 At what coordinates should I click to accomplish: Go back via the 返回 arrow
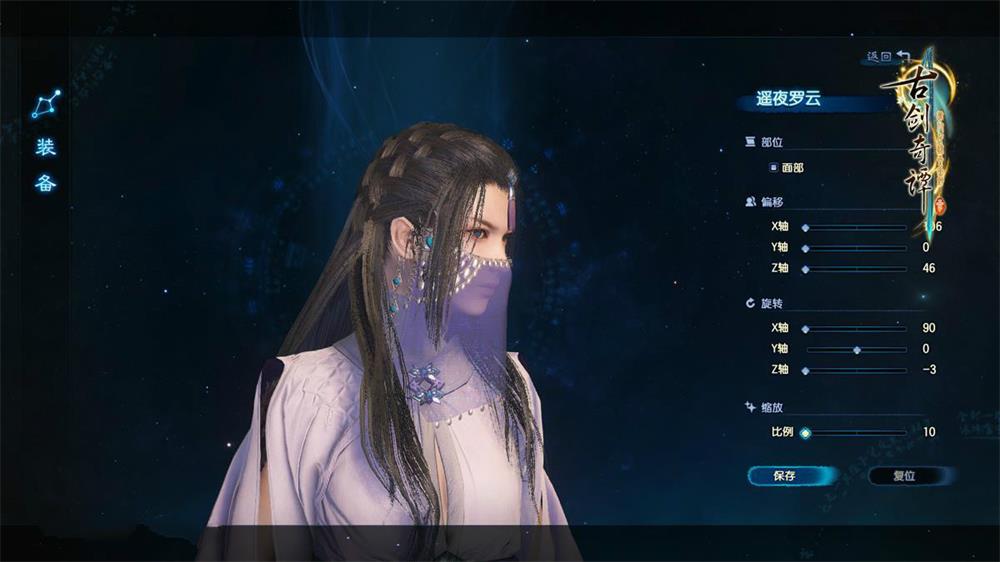tap(888, 57)
